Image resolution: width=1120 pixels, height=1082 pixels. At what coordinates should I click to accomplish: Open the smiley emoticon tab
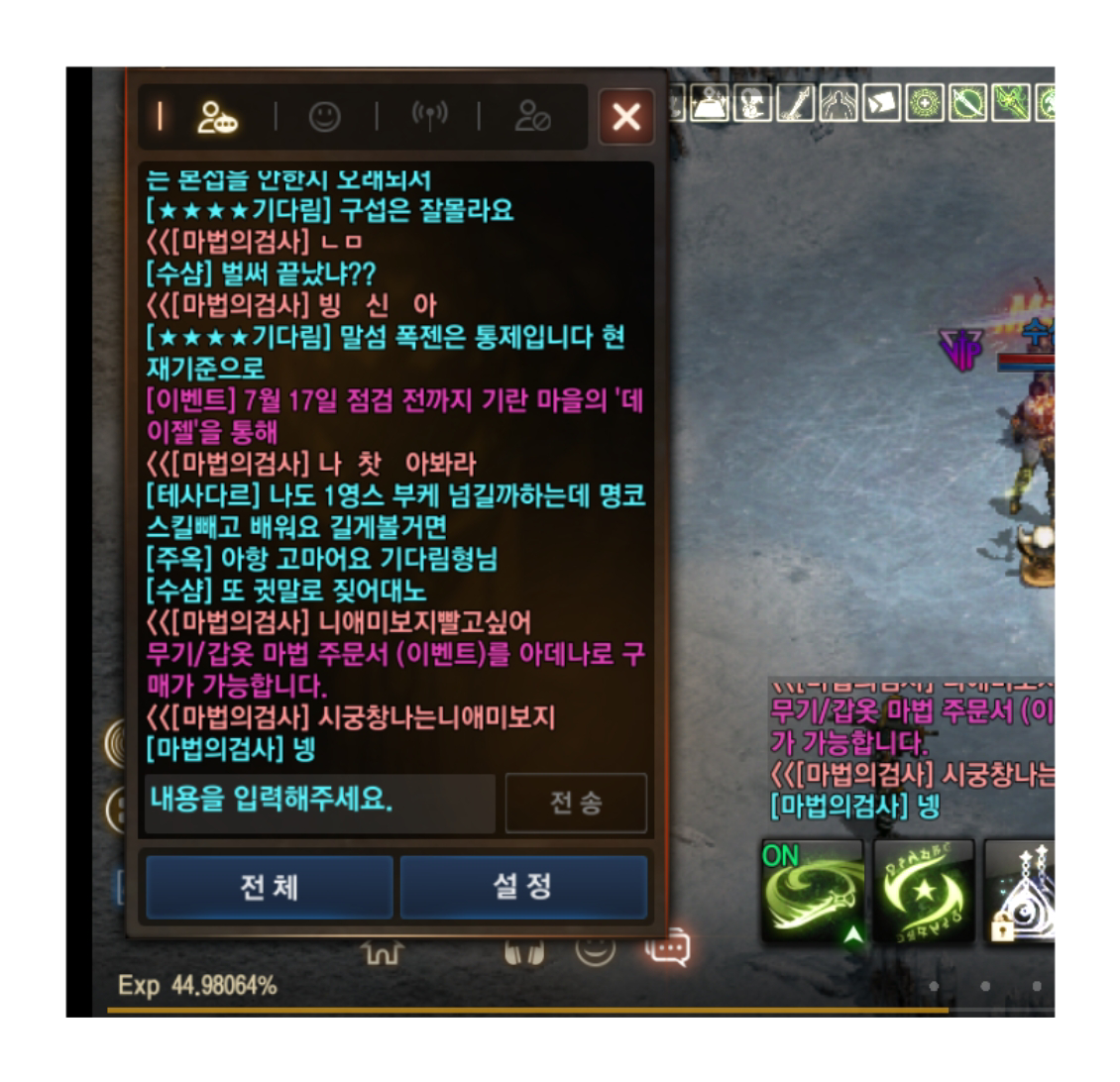[x=324, y=118]
